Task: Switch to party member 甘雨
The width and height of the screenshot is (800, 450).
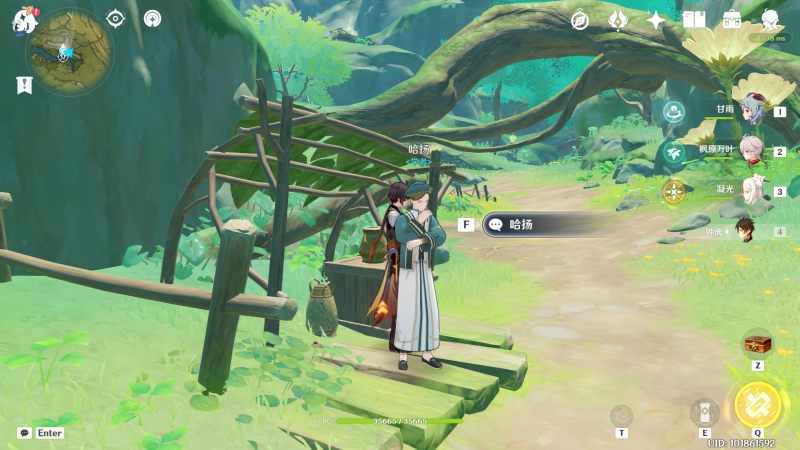Action: coord(750,110)
